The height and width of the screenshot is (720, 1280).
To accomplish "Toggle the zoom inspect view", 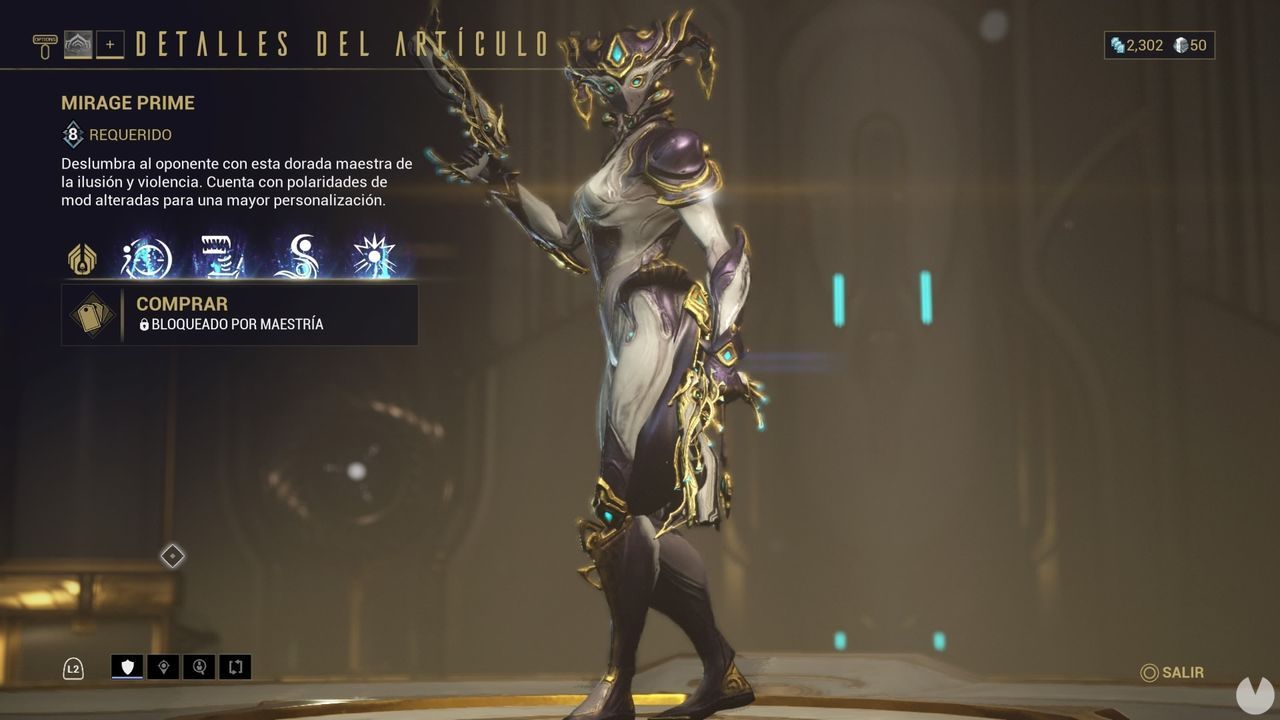I will click(198, 667).
